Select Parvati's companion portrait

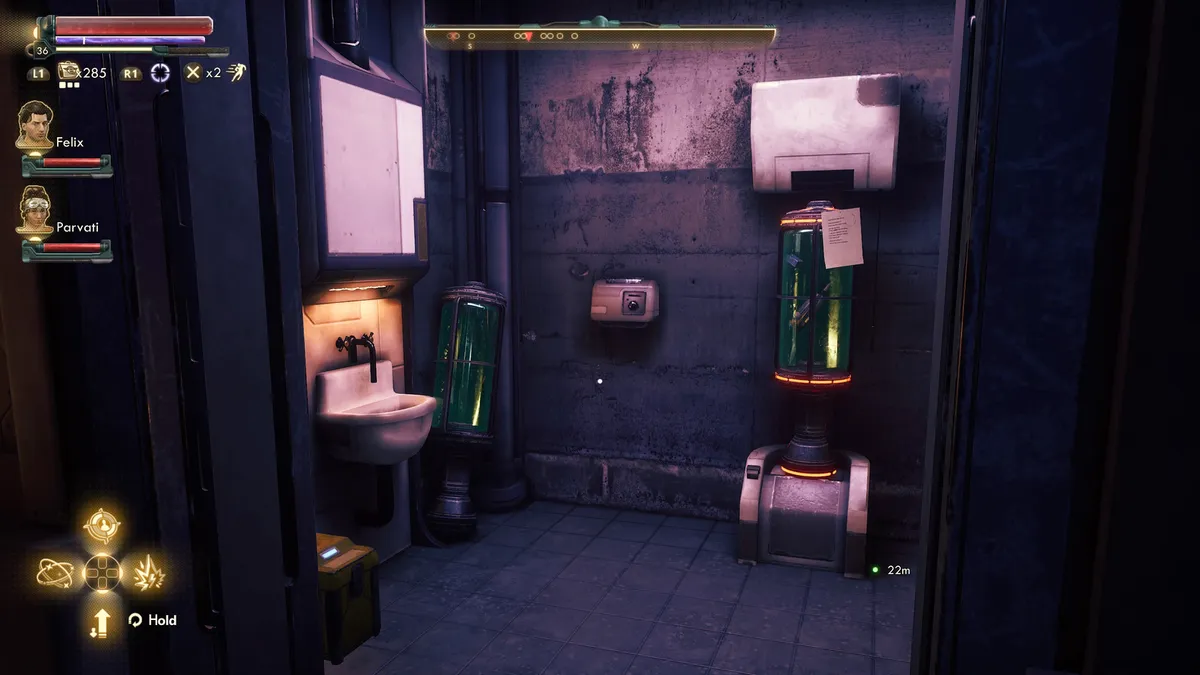[35, 211]
